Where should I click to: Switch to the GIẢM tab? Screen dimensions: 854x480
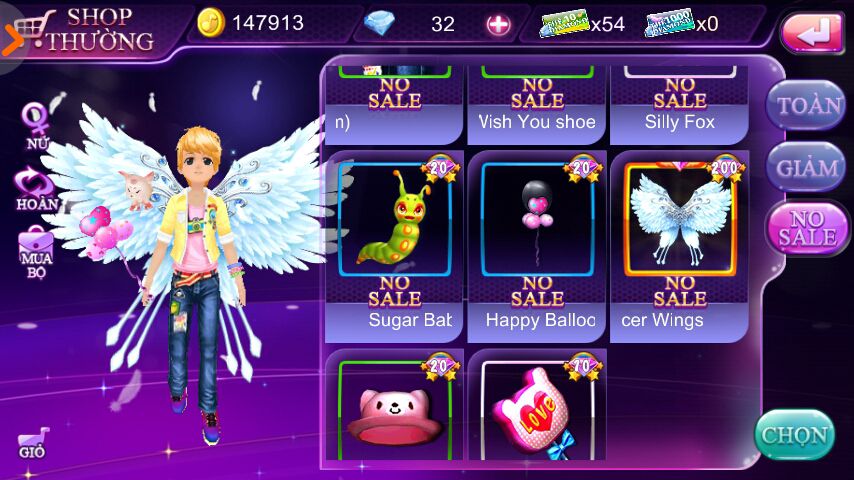(x=806, y=167)
